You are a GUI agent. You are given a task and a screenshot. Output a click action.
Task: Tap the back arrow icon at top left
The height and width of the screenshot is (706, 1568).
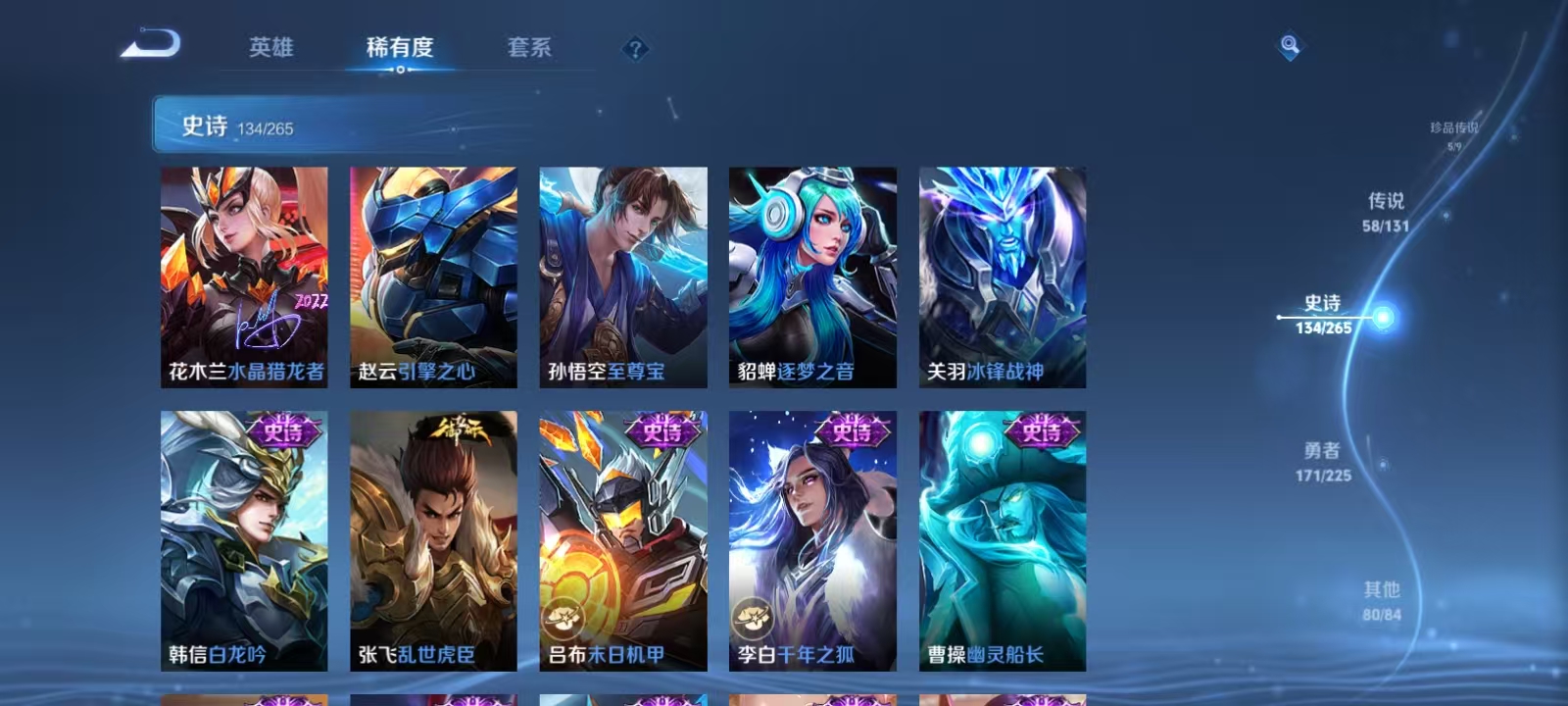point(157,45)
